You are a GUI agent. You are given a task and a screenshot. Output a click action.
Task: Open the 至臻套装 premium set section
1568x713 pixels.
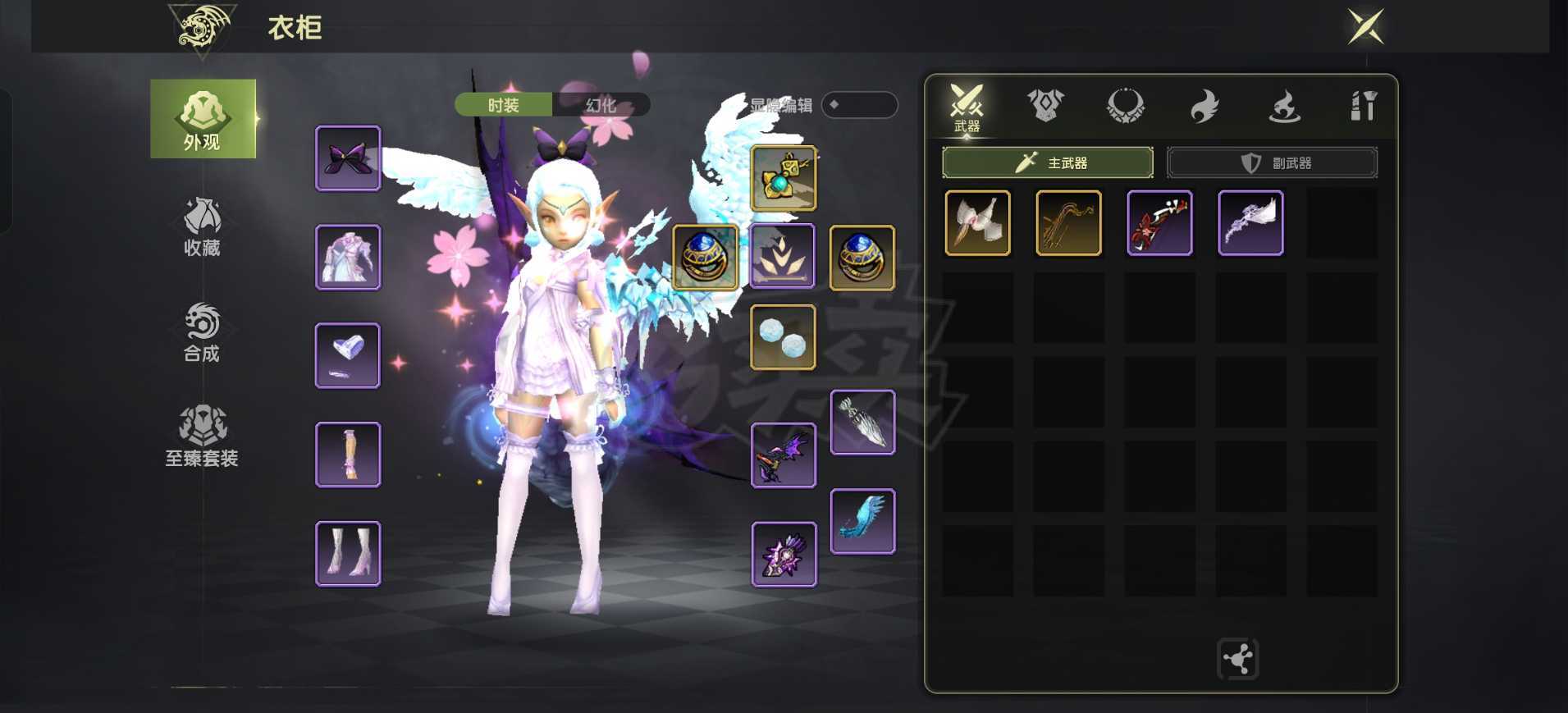(203, 436)
